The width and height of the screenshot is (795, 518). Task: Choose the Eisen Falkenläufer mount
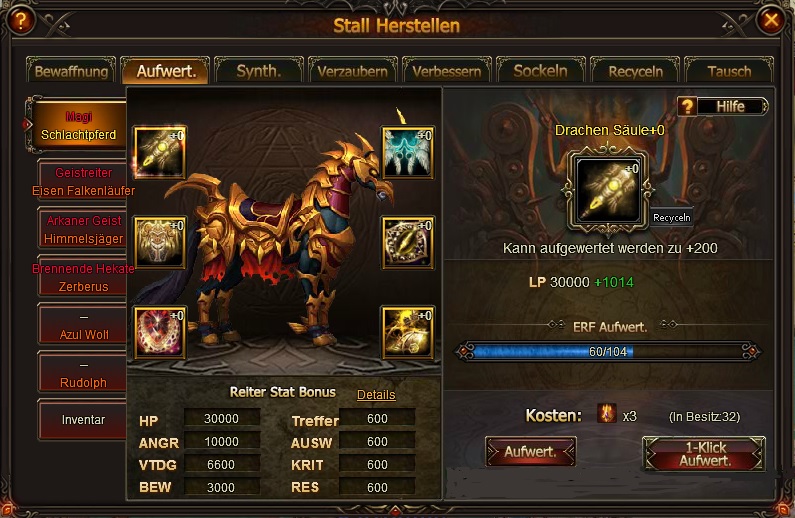[x=83, y=182]
